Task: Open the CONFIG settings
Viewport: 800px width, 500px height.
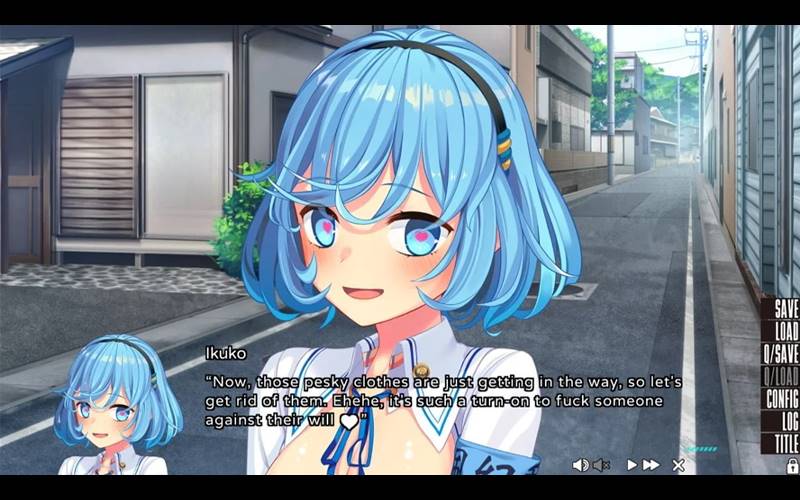Action: [780, 398]
